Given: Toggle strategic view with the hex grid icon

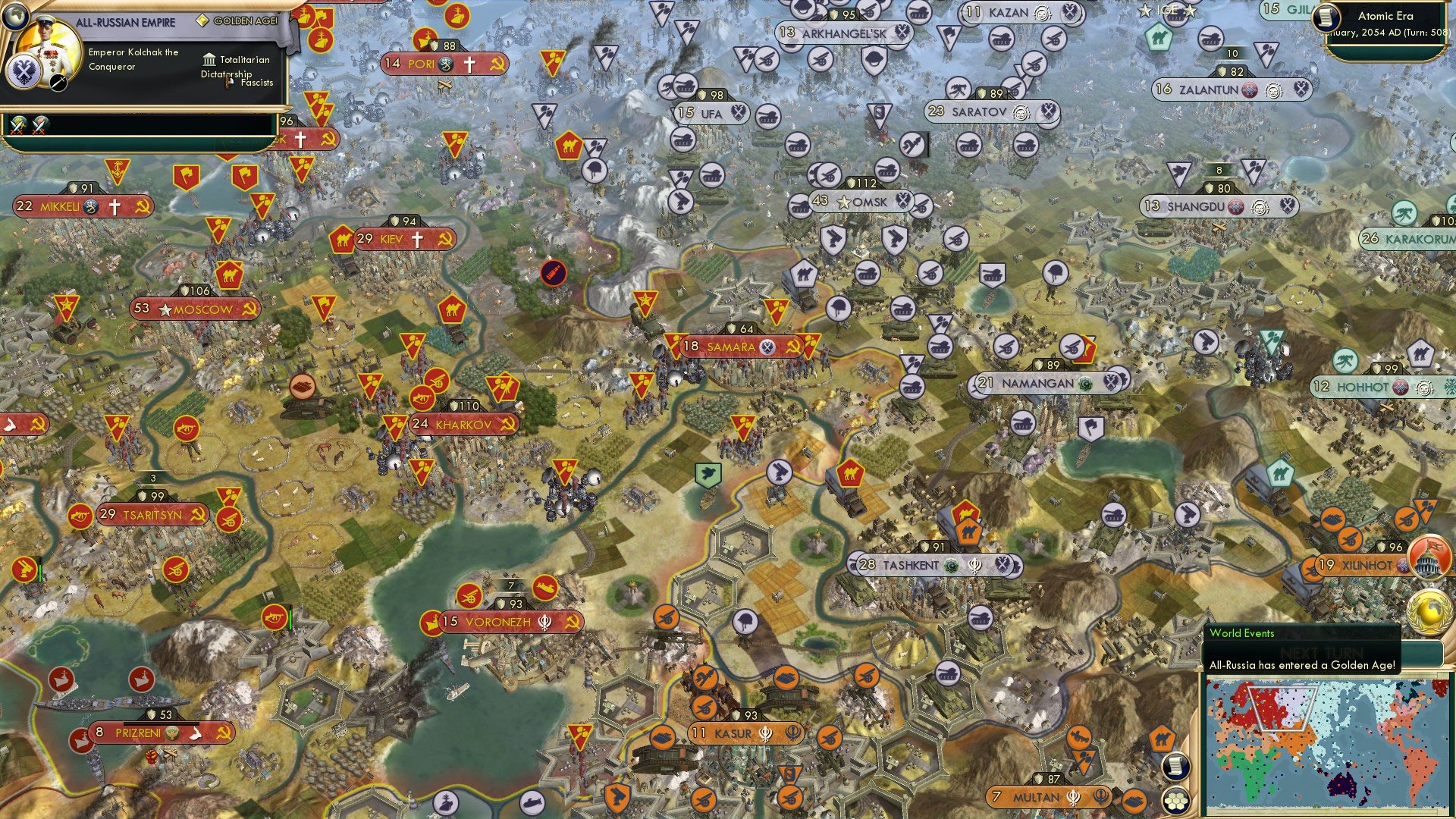Looking at the screenshot, I should coord(1176,801).
